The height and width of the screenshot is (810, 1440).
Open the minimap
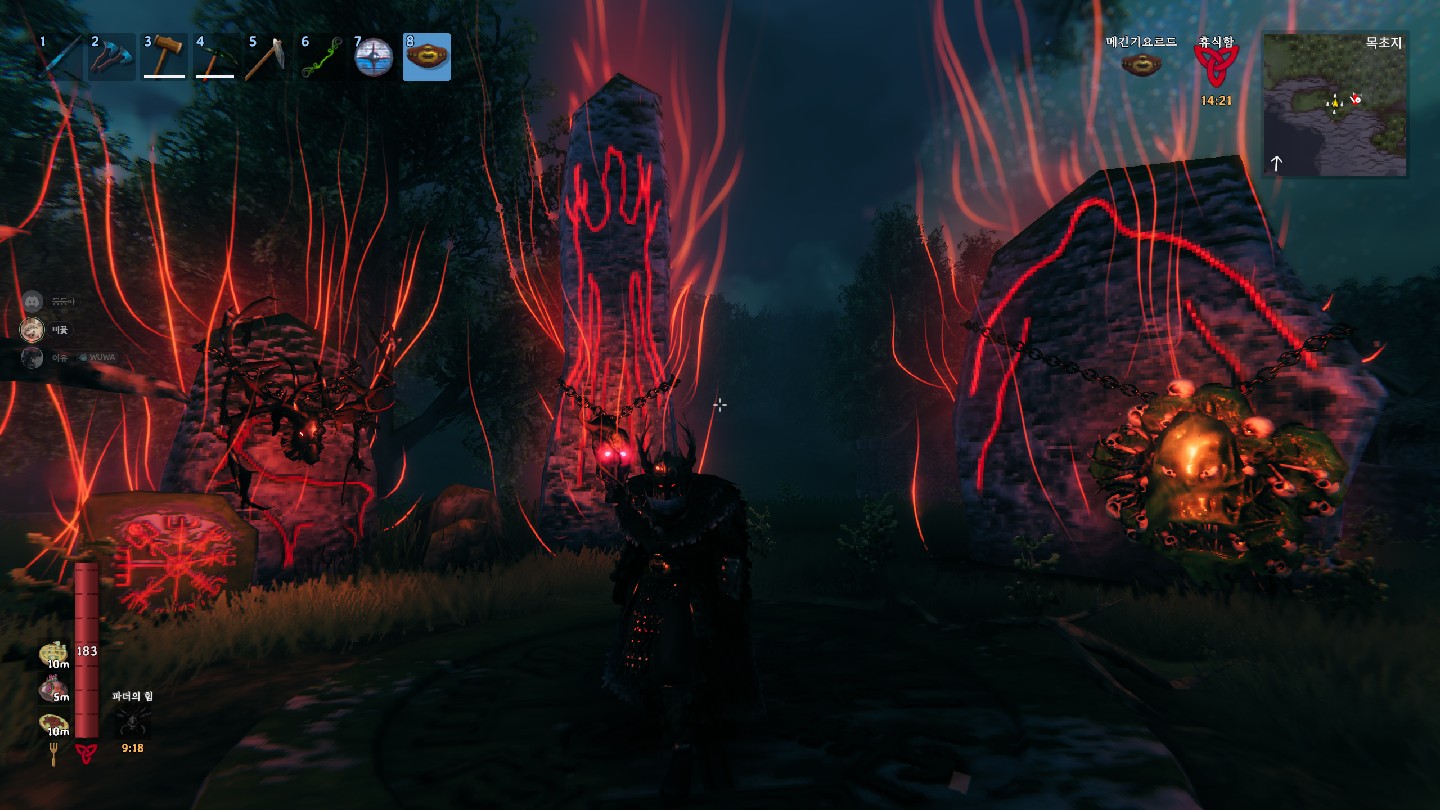click(1335, 105)
